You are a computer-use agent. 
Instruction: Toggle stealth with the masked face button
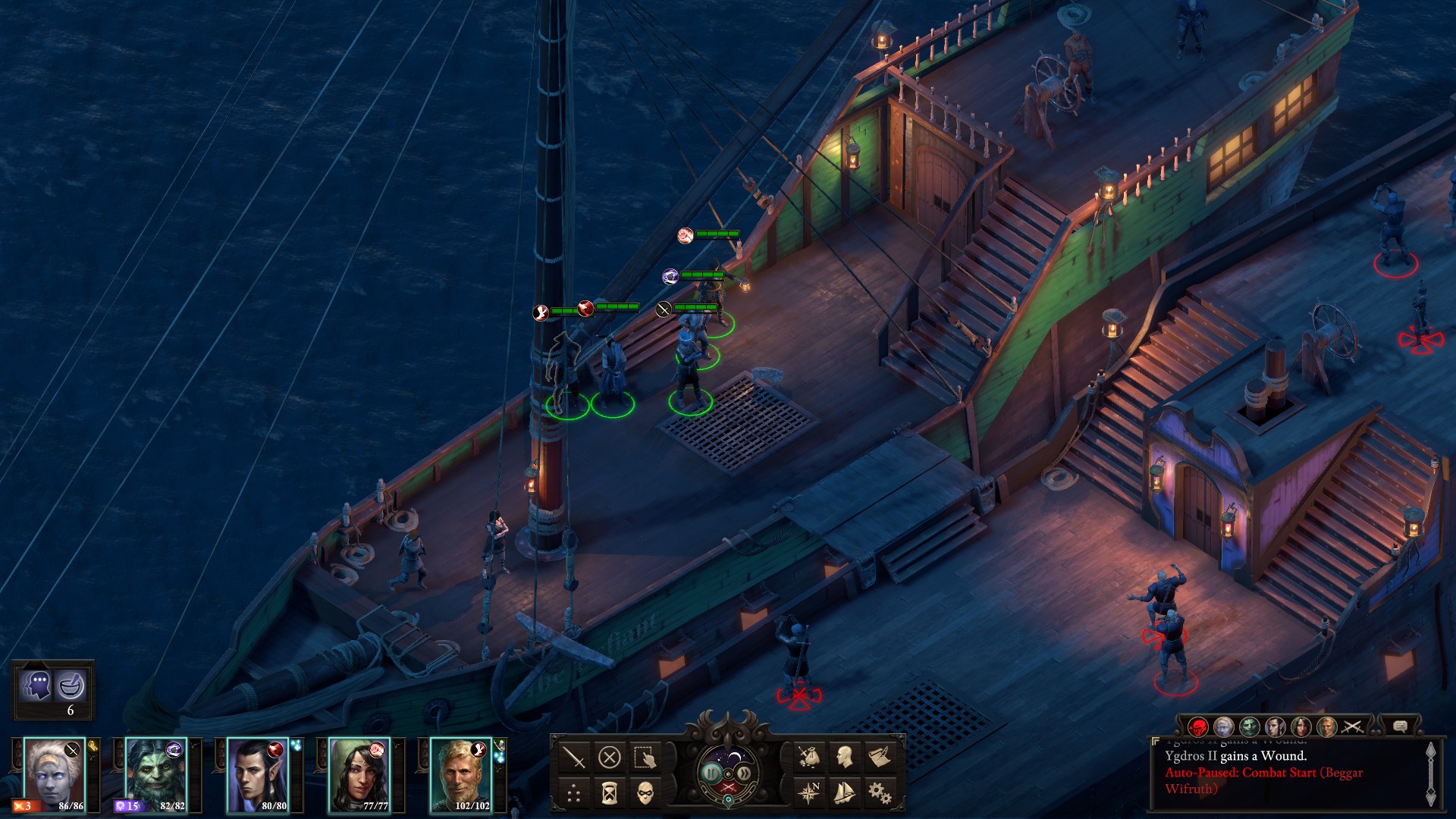point(645,793)
